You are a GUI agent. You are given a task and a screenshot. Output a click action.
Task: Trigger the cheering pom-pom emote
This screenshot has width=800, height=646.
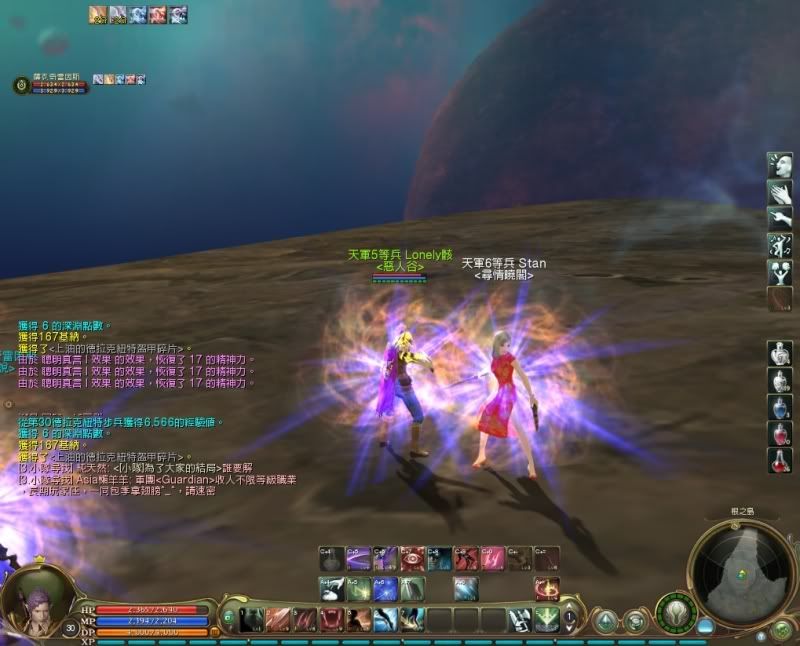tap(781, 271)
